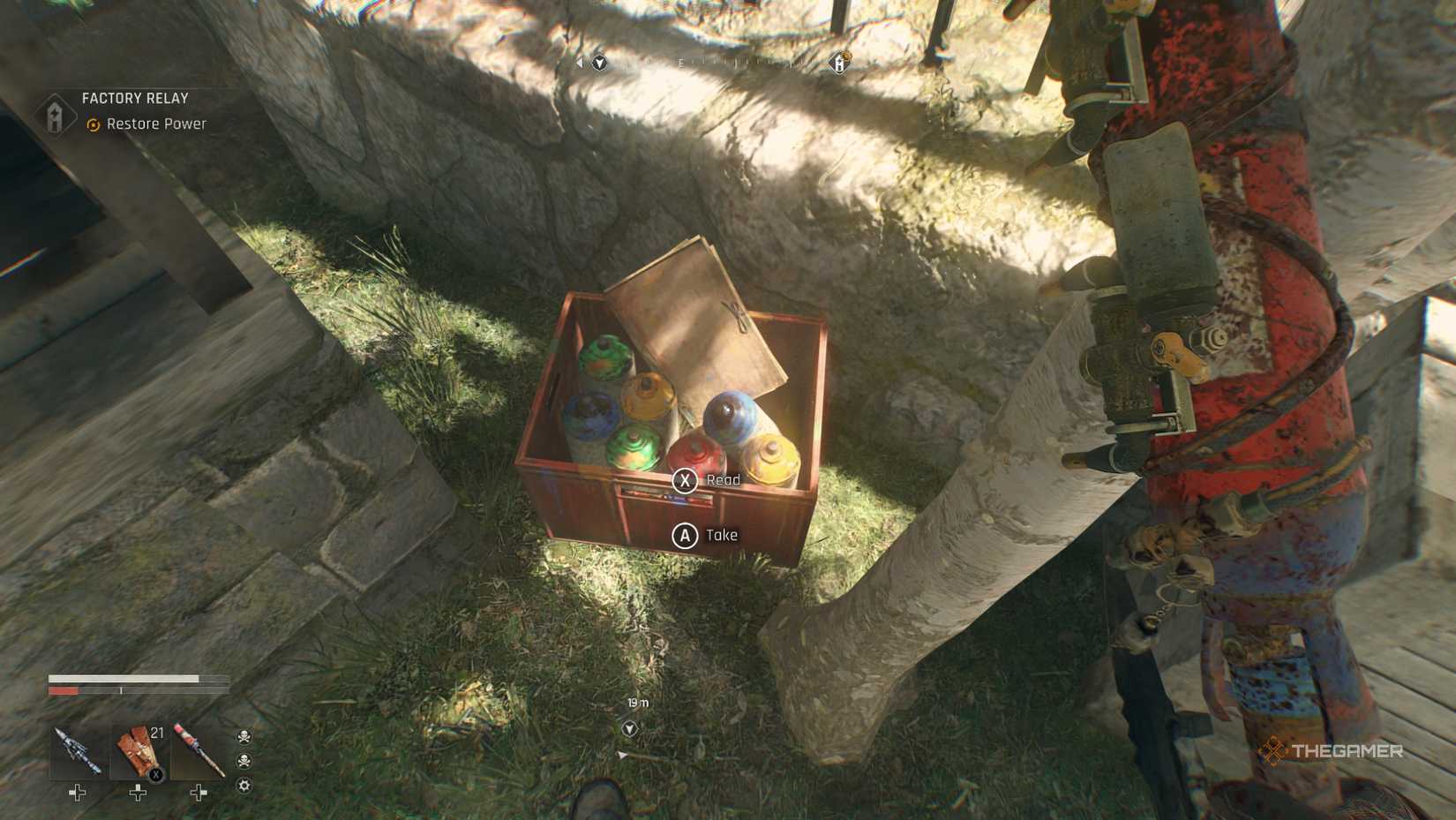
Task: Select the red-wrapped club weapon slot
Action: tap(198, 751)
